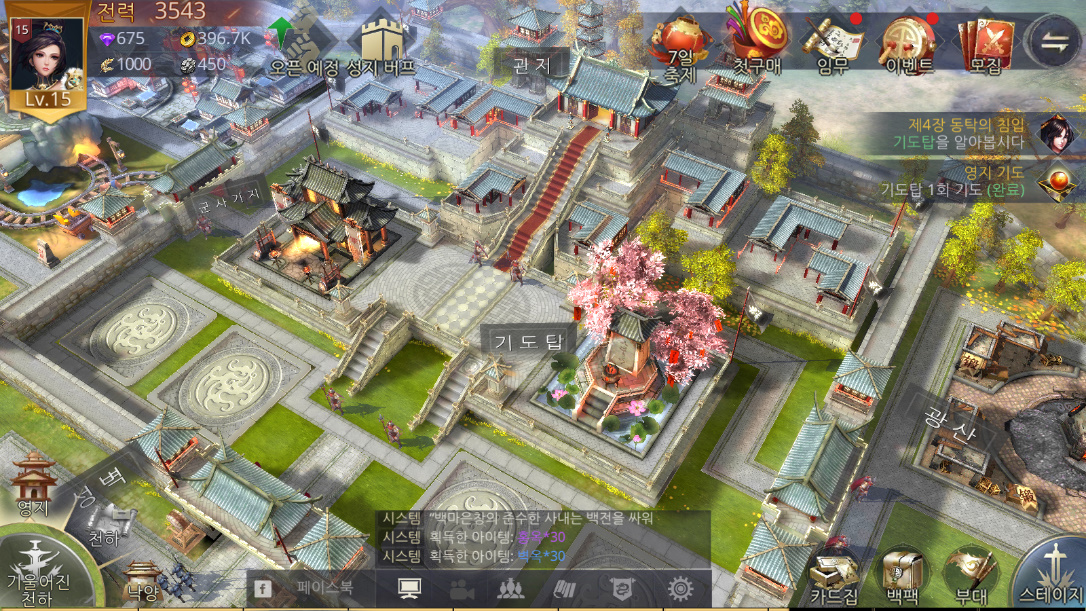Open the gear settings icon
The image size is (1086, 611).
click(679, 589)
